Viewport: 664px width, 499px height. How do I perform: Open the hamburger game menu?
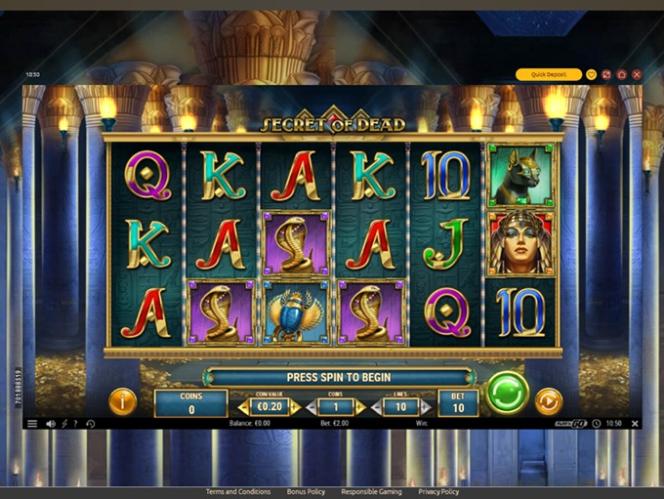click(x=32, y=424)
